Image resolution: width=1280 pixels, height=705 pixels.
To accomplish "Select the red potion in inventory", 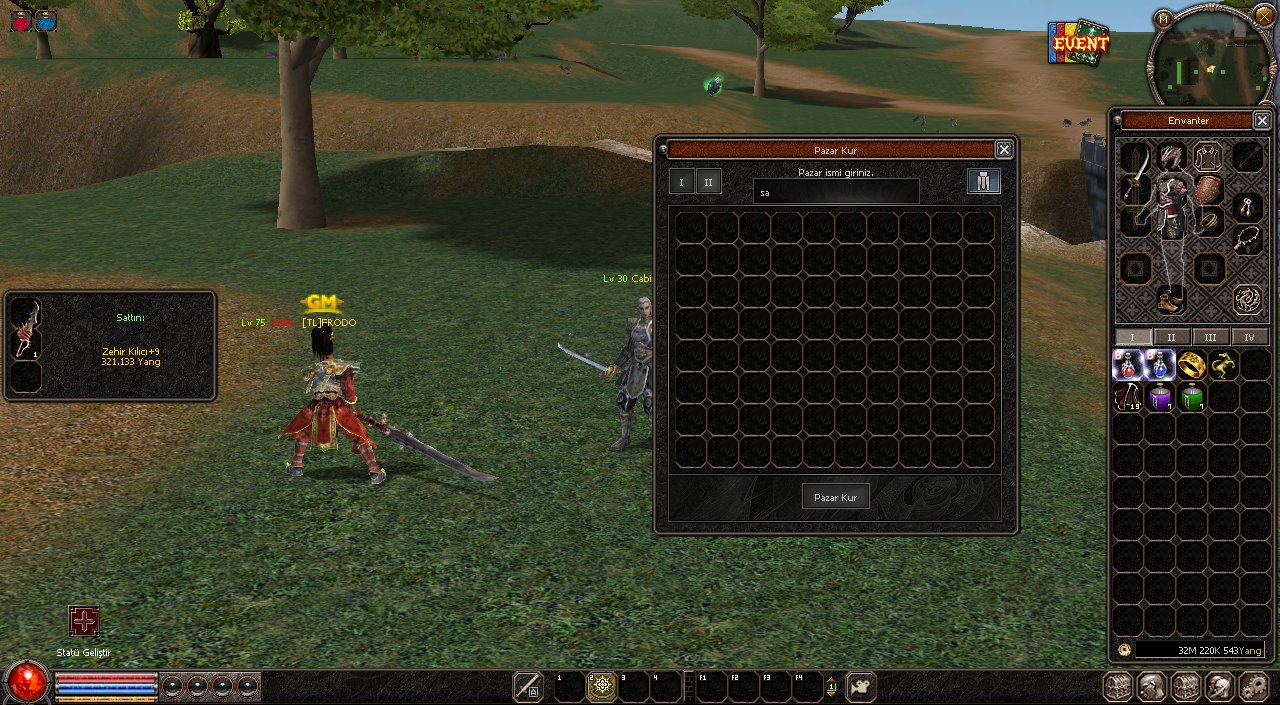I will pos(1127,365).
